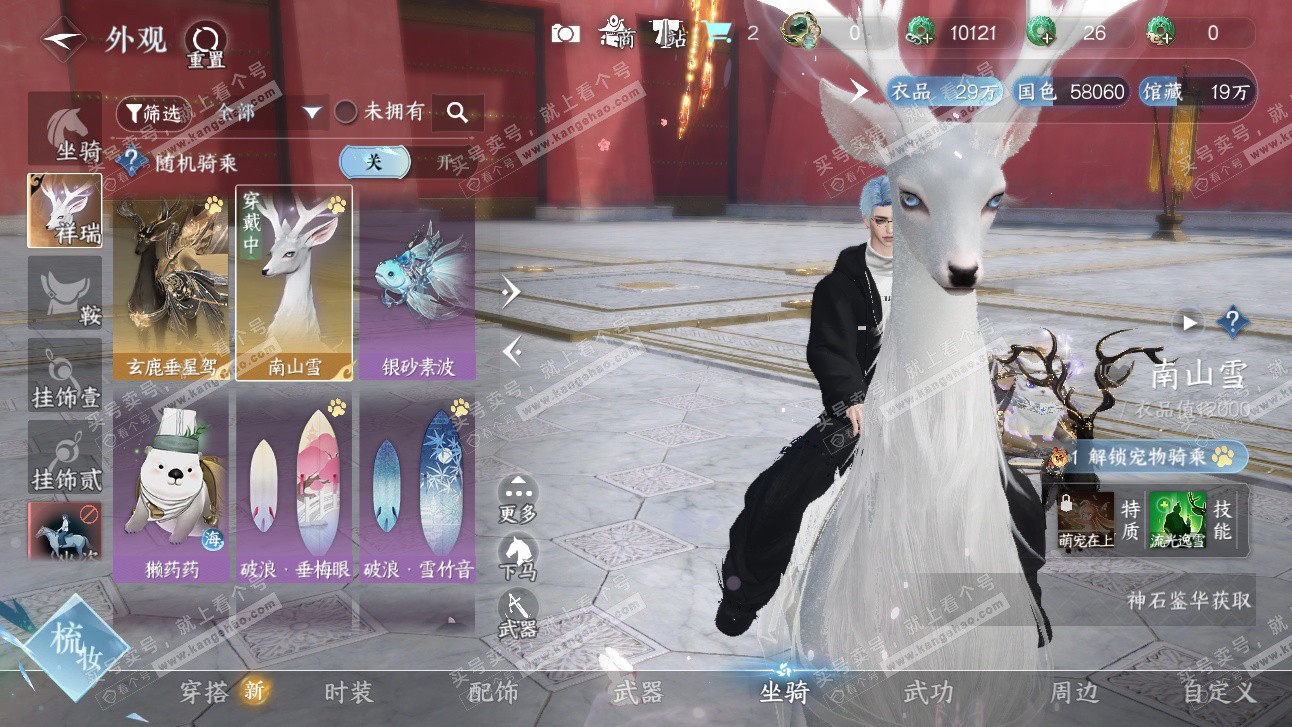
Task: Open mount search with magnifier icon
Action: click(458, 113)
